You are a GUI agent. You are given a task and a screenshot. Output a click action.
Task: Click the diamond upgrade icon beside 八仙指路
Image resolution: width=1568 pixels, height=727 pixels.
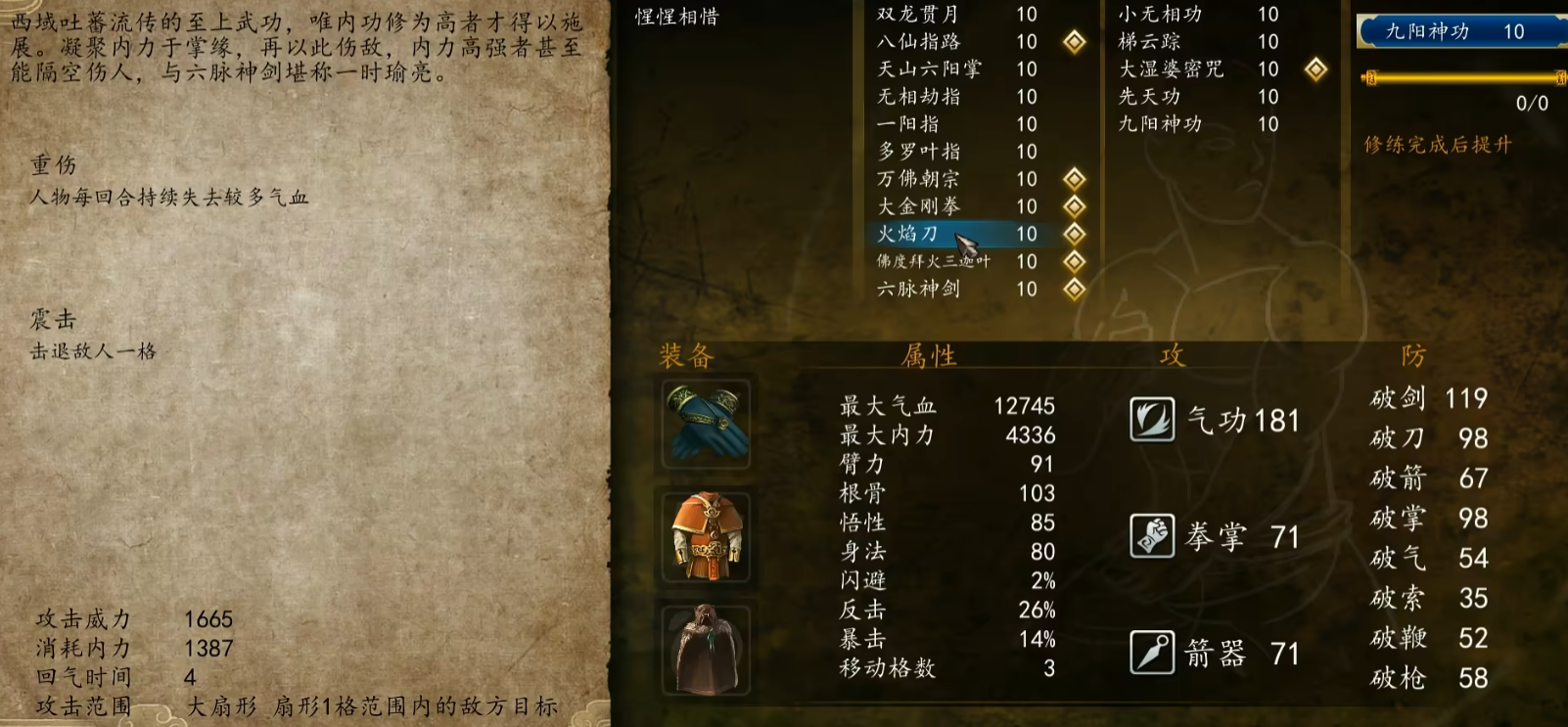click(1075, 43)
